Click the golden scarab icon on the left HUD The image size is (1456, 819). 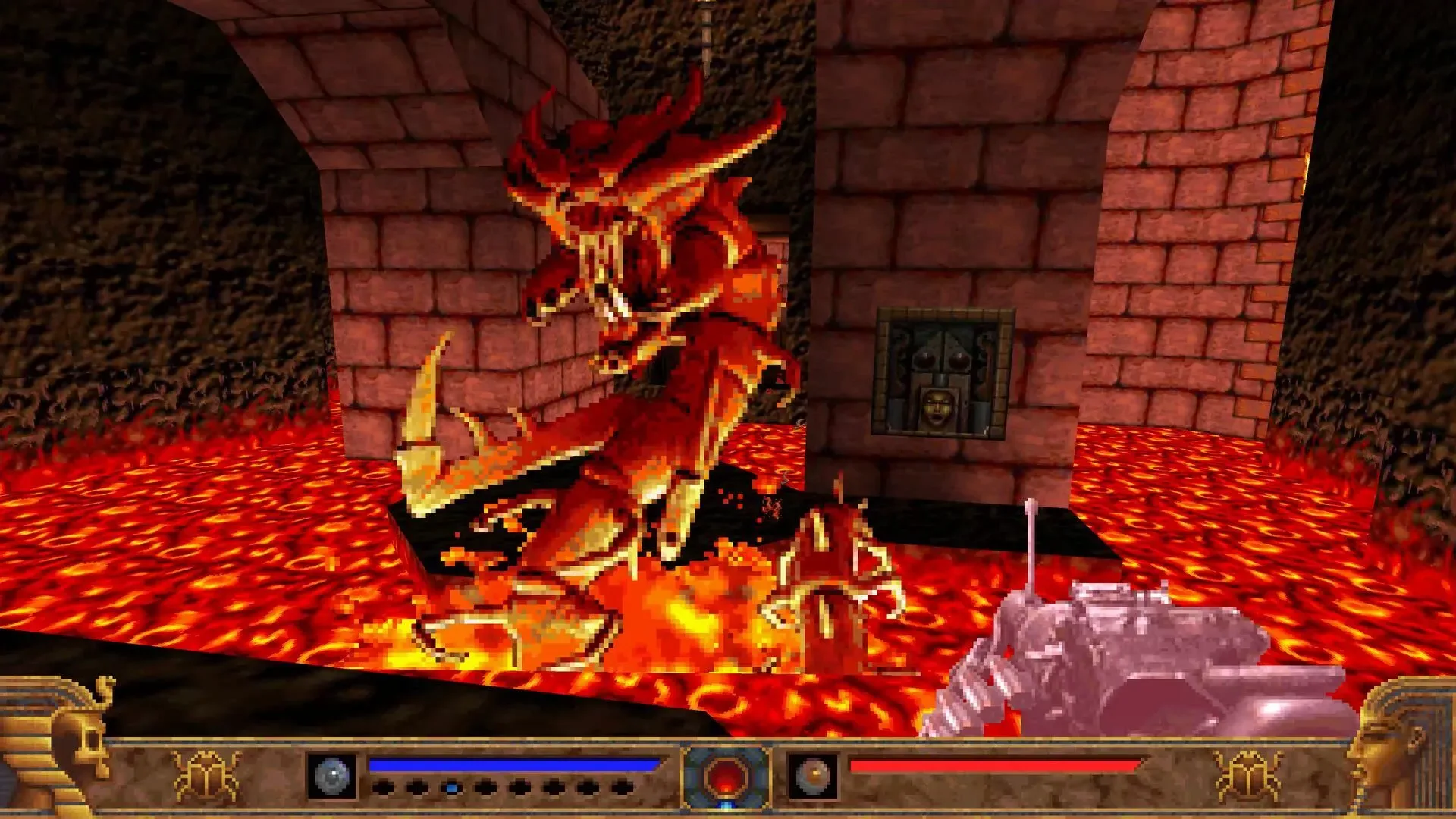click(205, 773)
